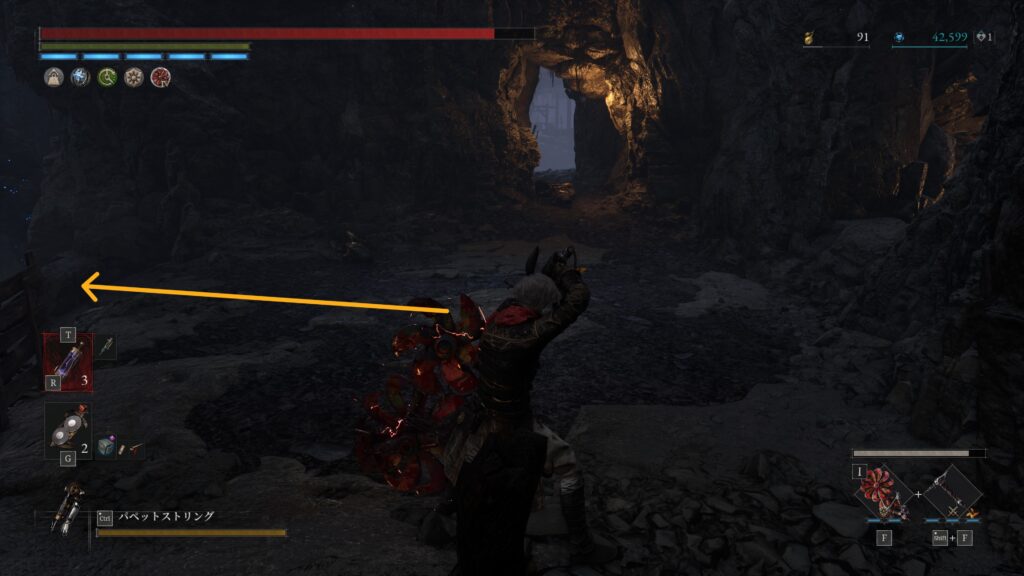1024x576 pixels.
Task: Click the blue sparkle buff icon
Action: click(x=80, y=77)
